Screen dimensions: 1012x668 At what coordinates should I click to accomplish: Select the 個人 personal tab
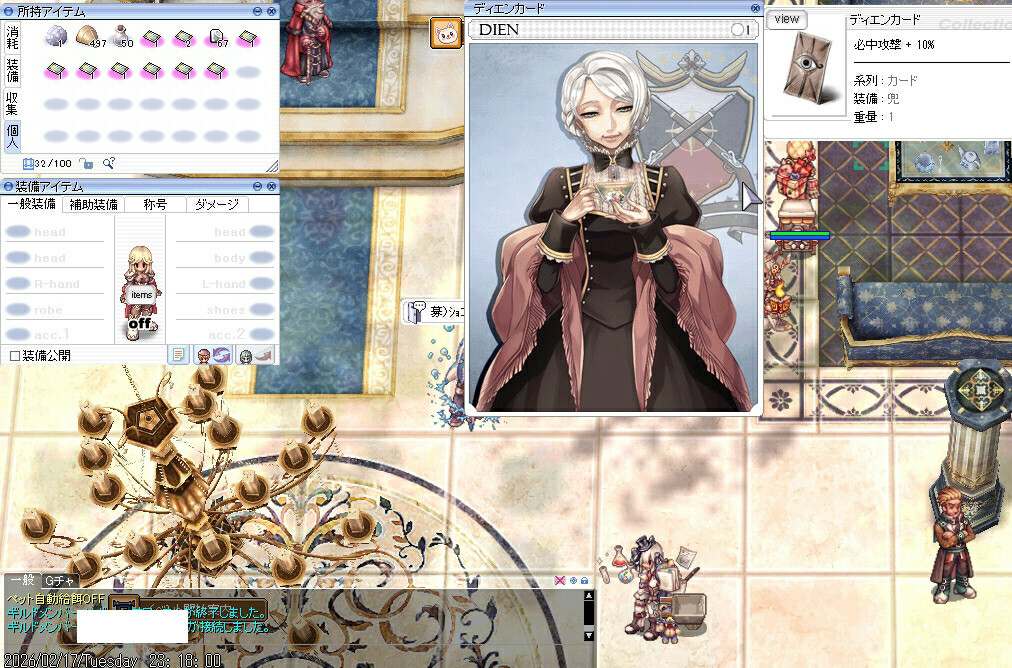(x=12, y=135)
